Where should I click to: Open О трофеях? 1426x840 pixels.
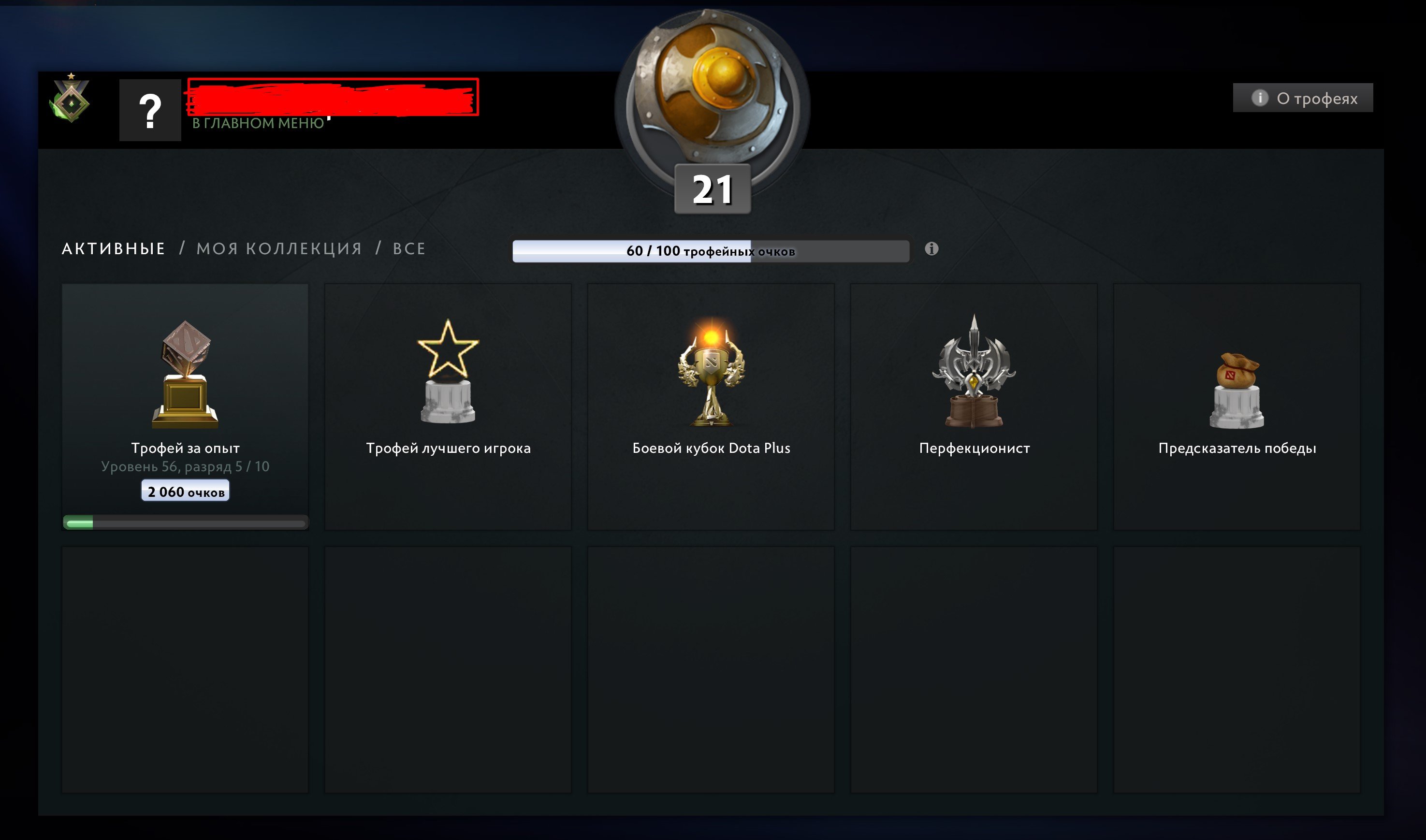click(x=1302, y=98)
